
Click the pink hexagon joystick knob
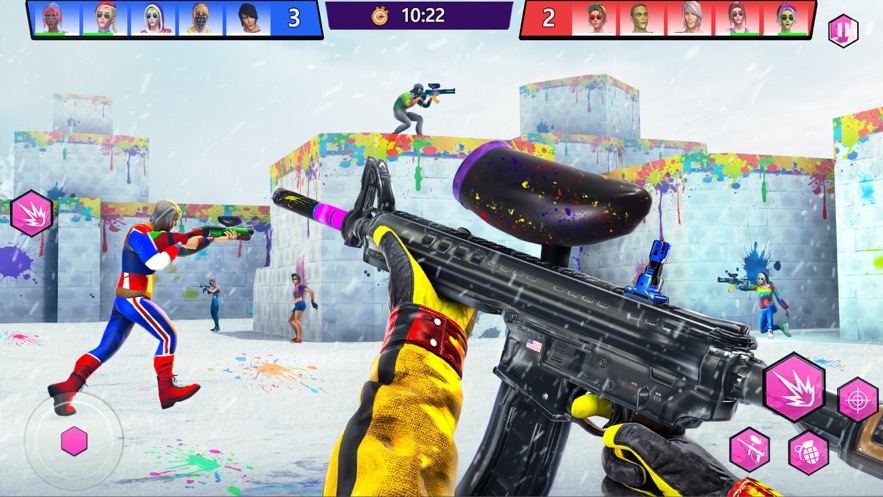tap(74, 441)
